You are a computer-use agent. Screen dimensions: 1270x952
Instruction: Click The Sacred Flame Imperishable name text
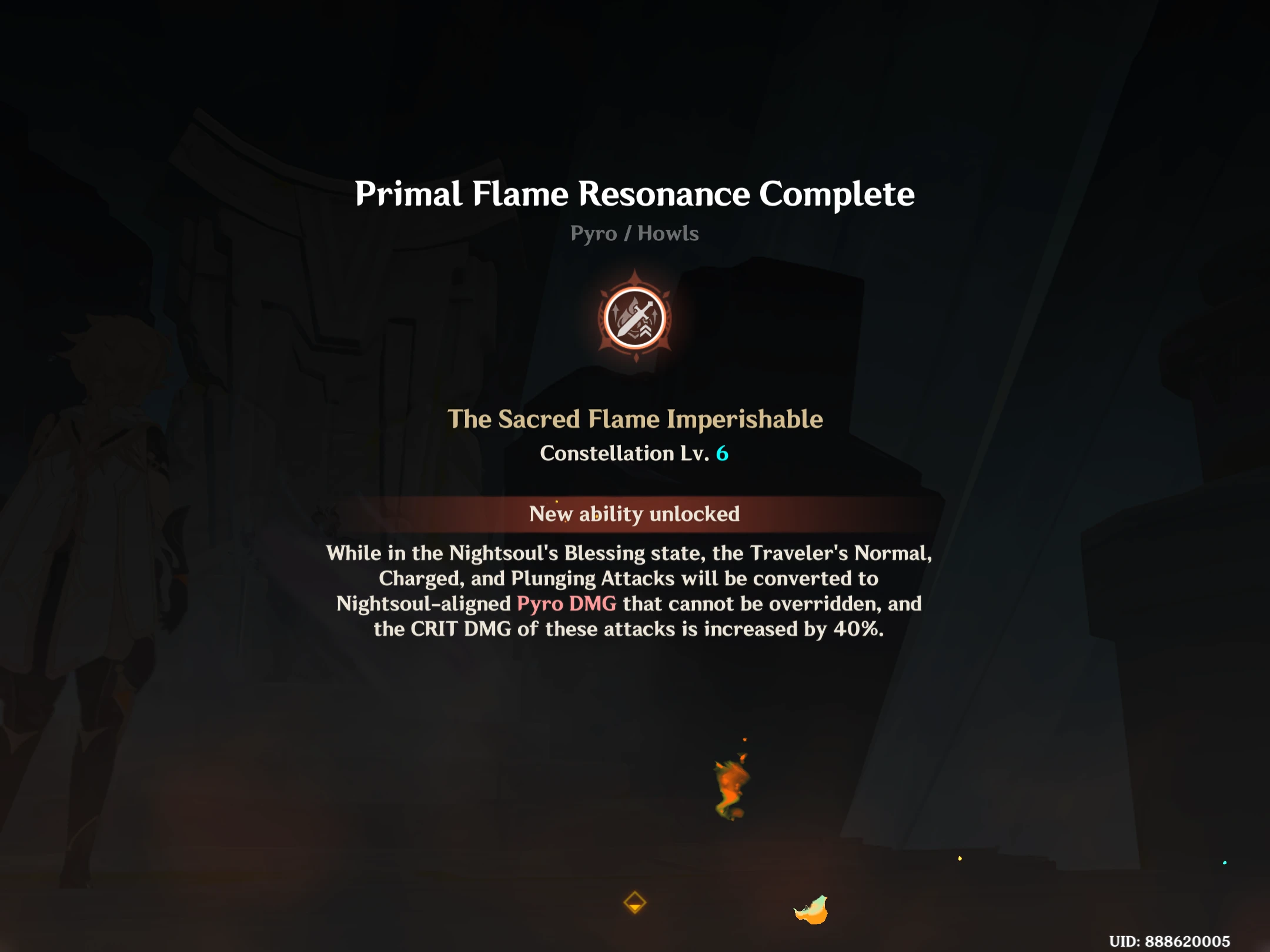pos(635,418)
